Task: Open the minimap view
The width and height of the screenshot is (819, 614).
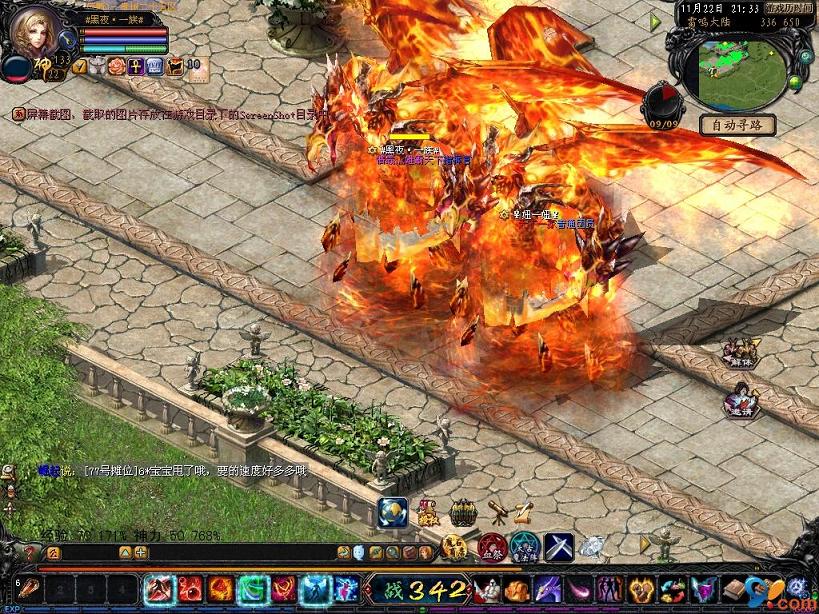Action: pyautogui.click(x=738, y=75)
